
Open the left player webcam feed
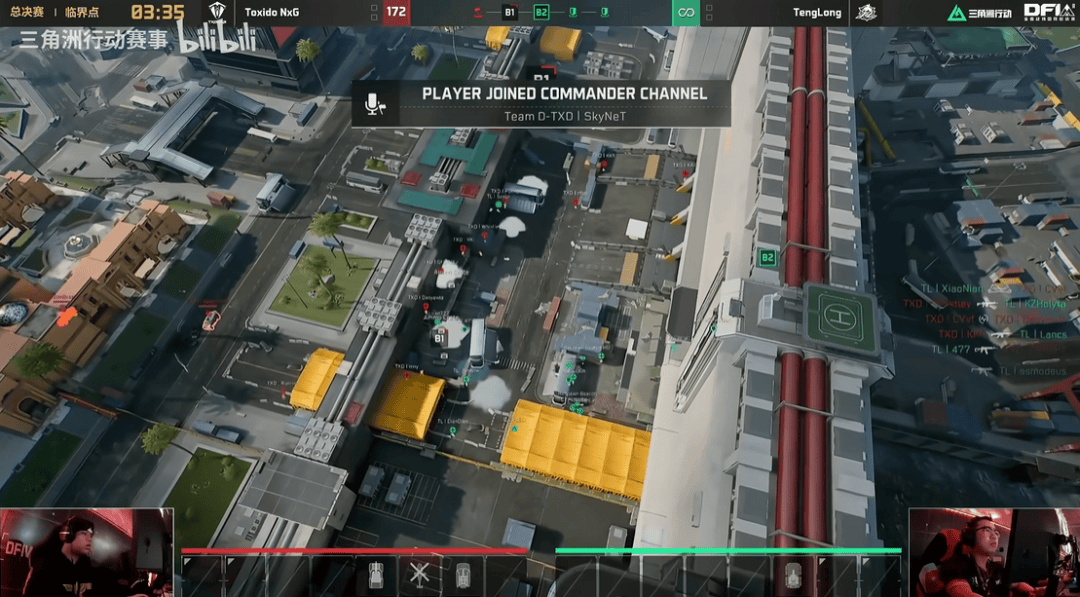[x=86, y=552]
